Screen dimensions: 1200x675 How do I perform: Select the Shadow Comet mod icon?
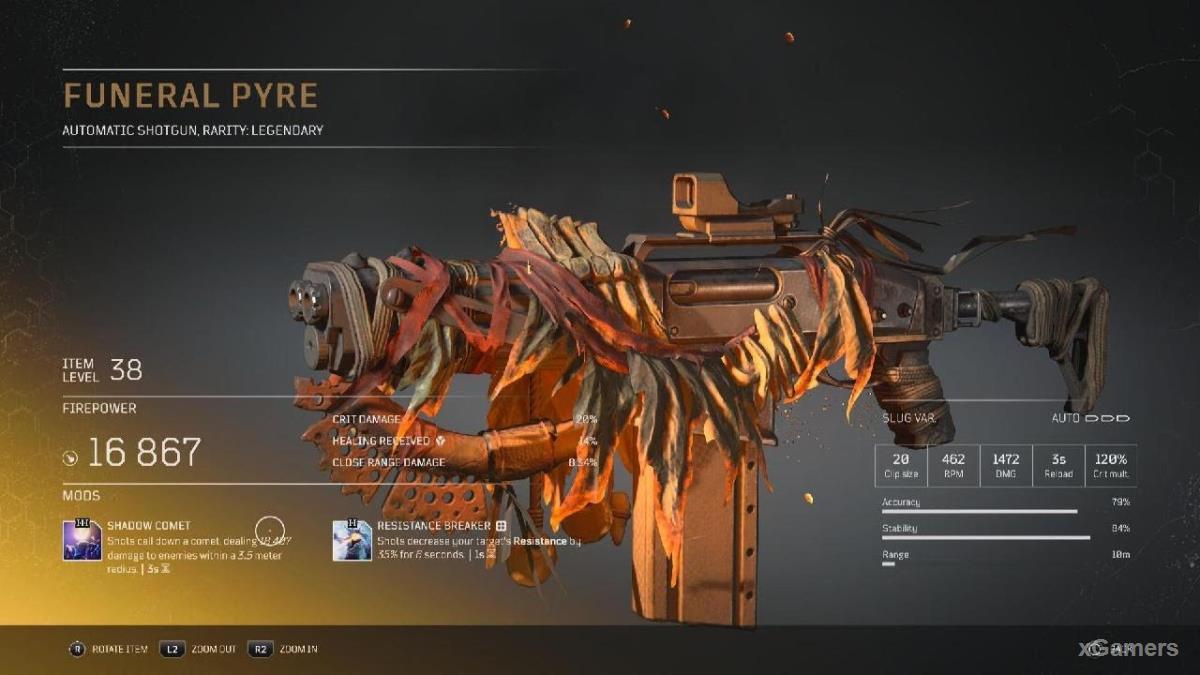pos(82,540)
